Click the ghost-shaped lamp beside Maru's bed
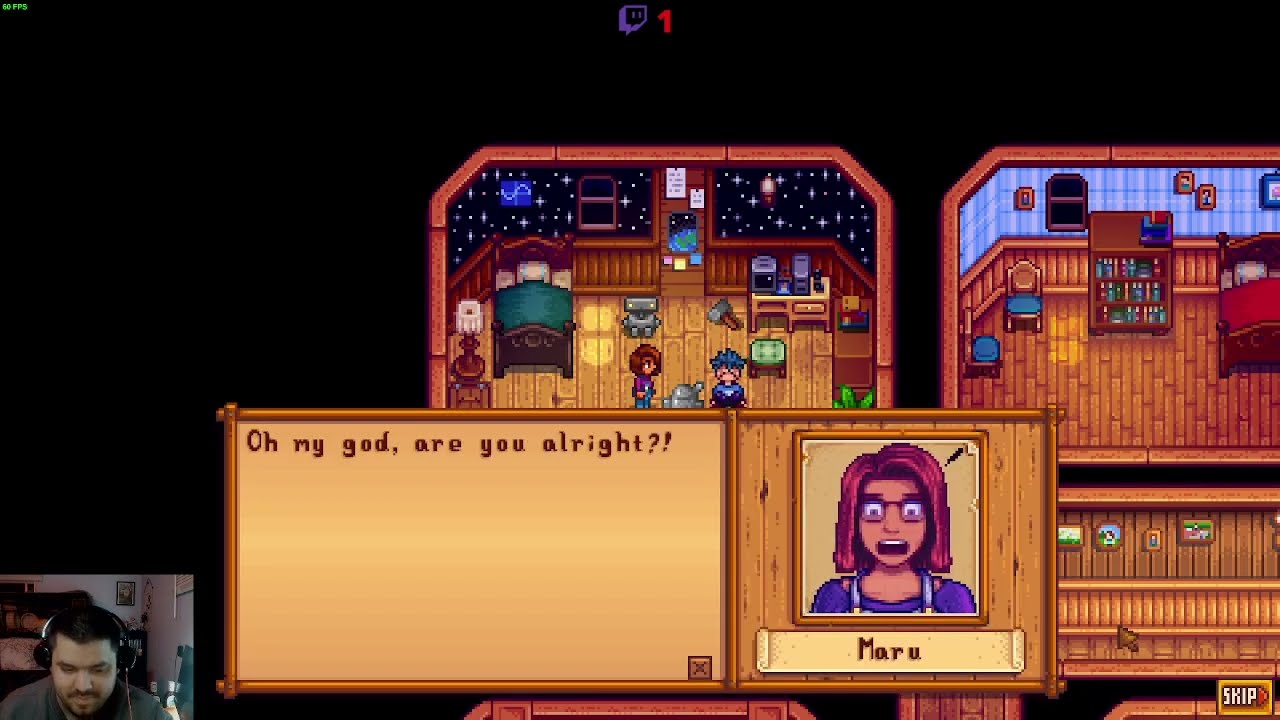Screen dimensions: 1280x720 pos(469,315)
